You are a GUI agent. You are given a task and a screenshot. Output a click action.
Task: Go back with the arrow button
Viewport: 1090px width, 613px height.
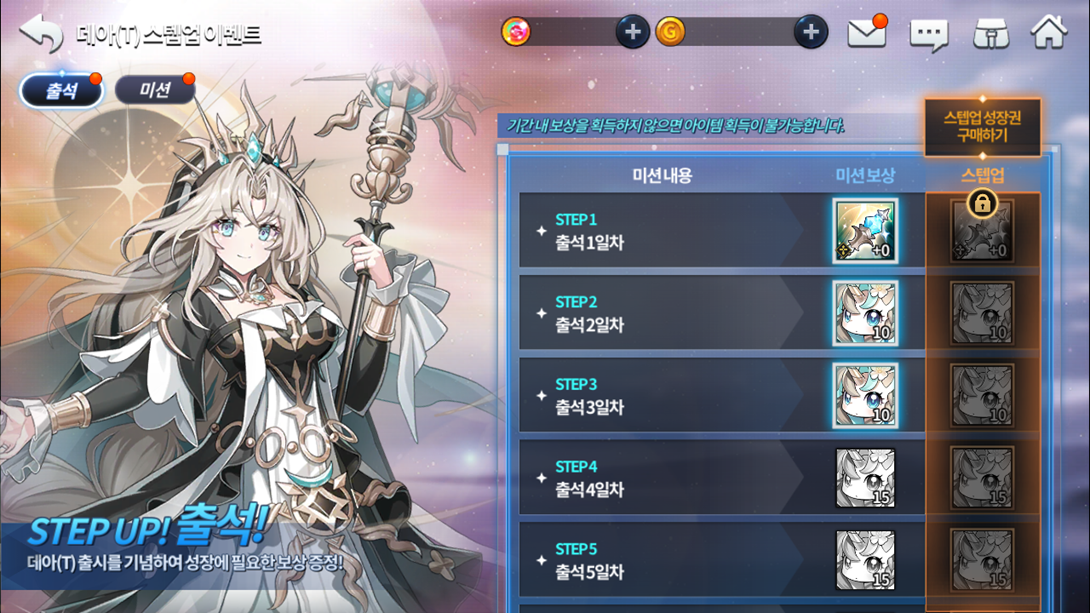pos(41,33)
